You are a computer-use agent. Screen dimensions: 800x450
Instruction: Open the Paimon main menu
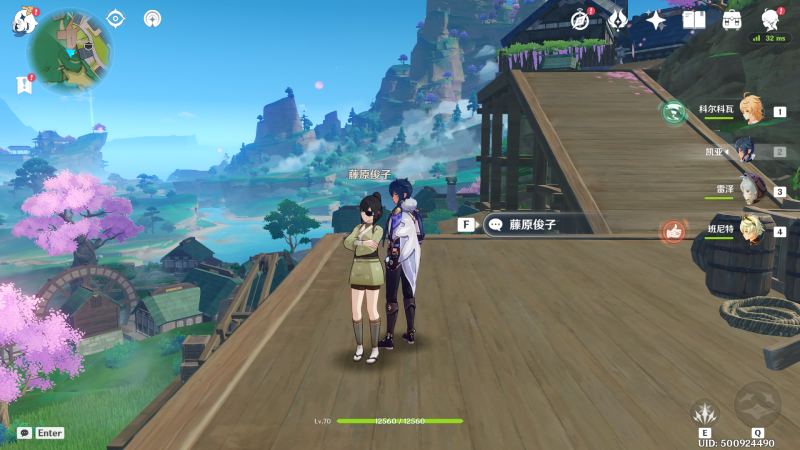click(x=24, y=21)
